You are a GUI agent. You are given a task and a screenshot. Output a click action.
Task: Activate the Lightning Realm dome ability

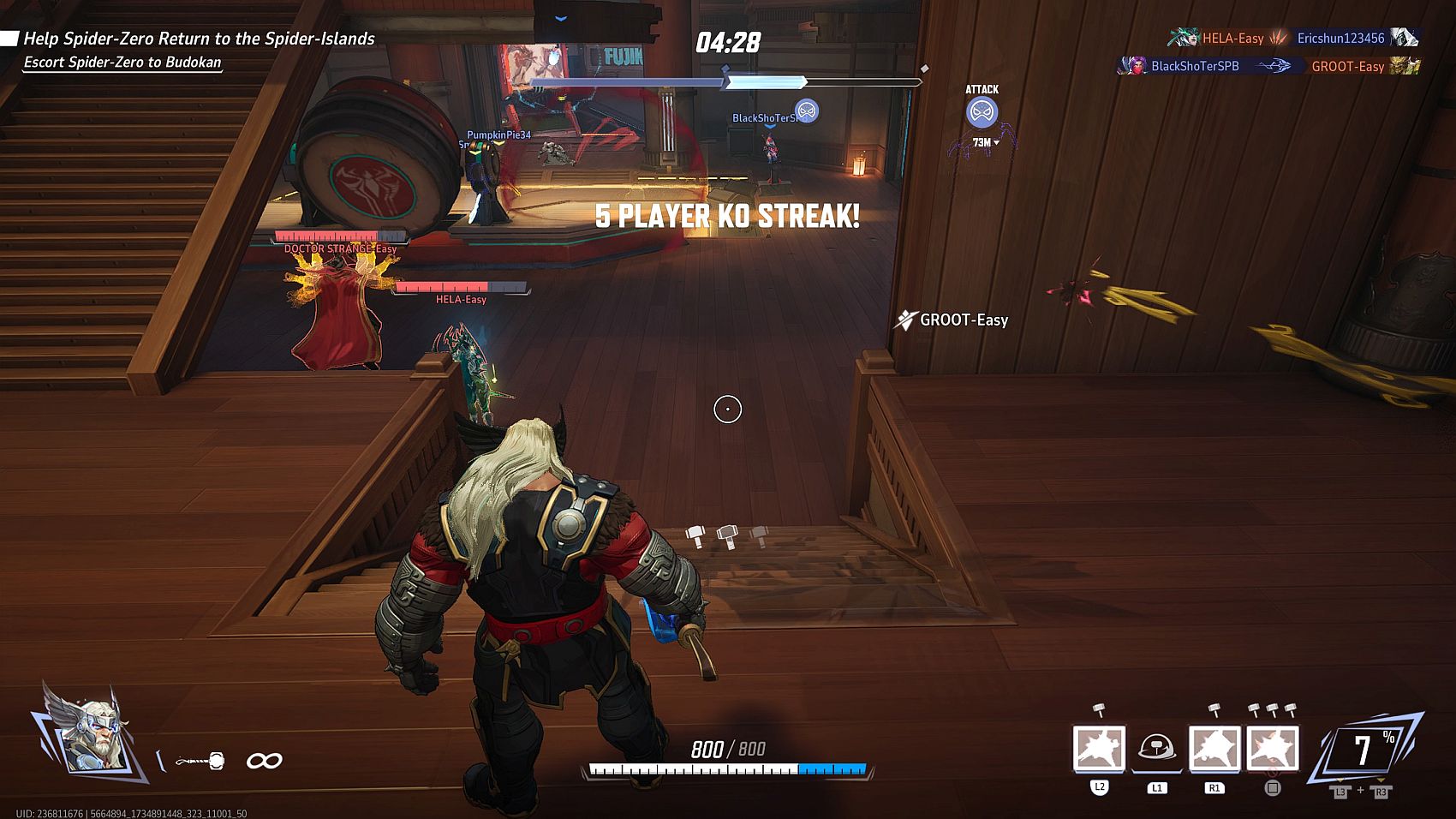1156,748
